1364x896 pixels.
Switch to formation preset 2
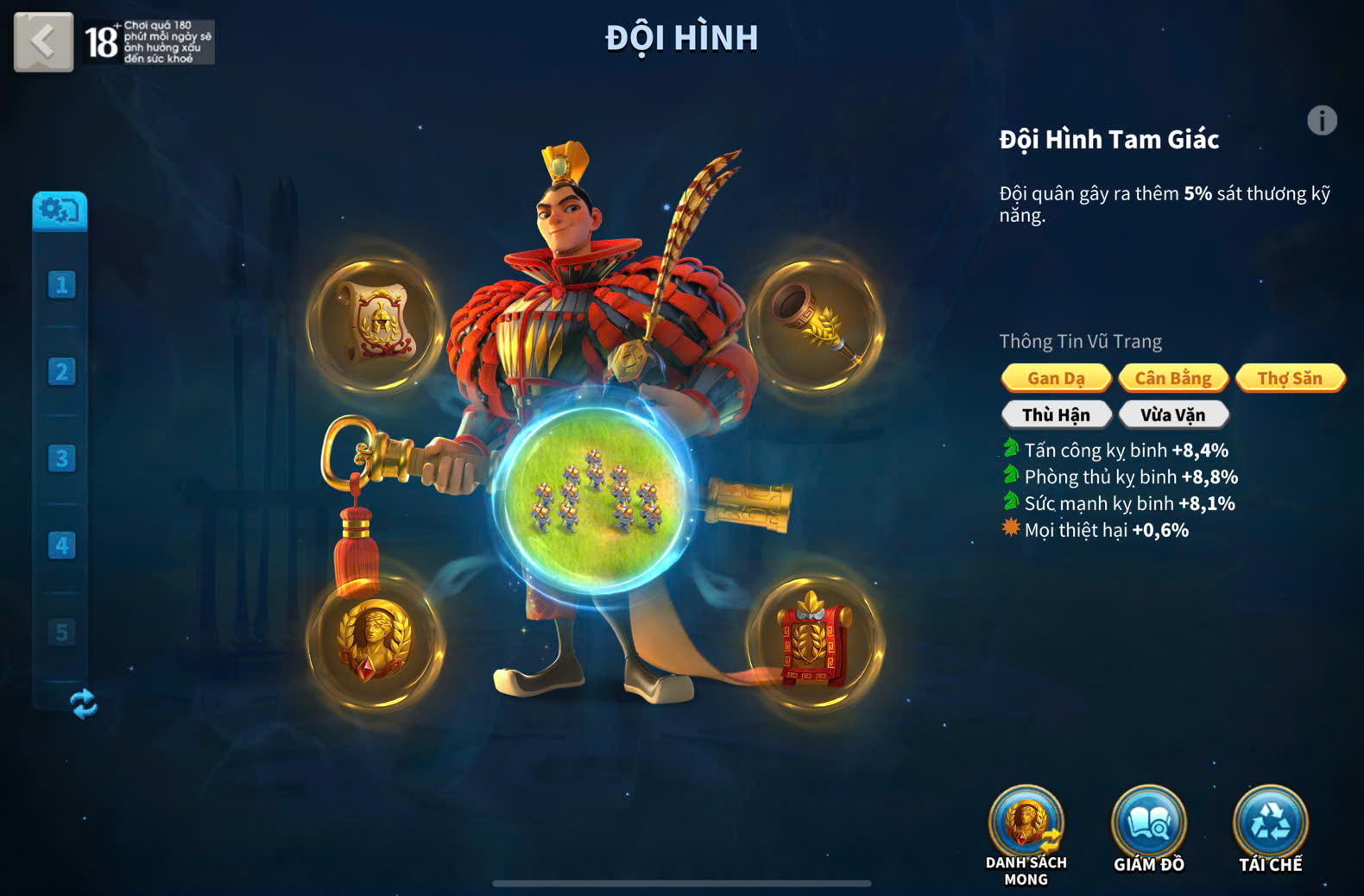point(61,372)
